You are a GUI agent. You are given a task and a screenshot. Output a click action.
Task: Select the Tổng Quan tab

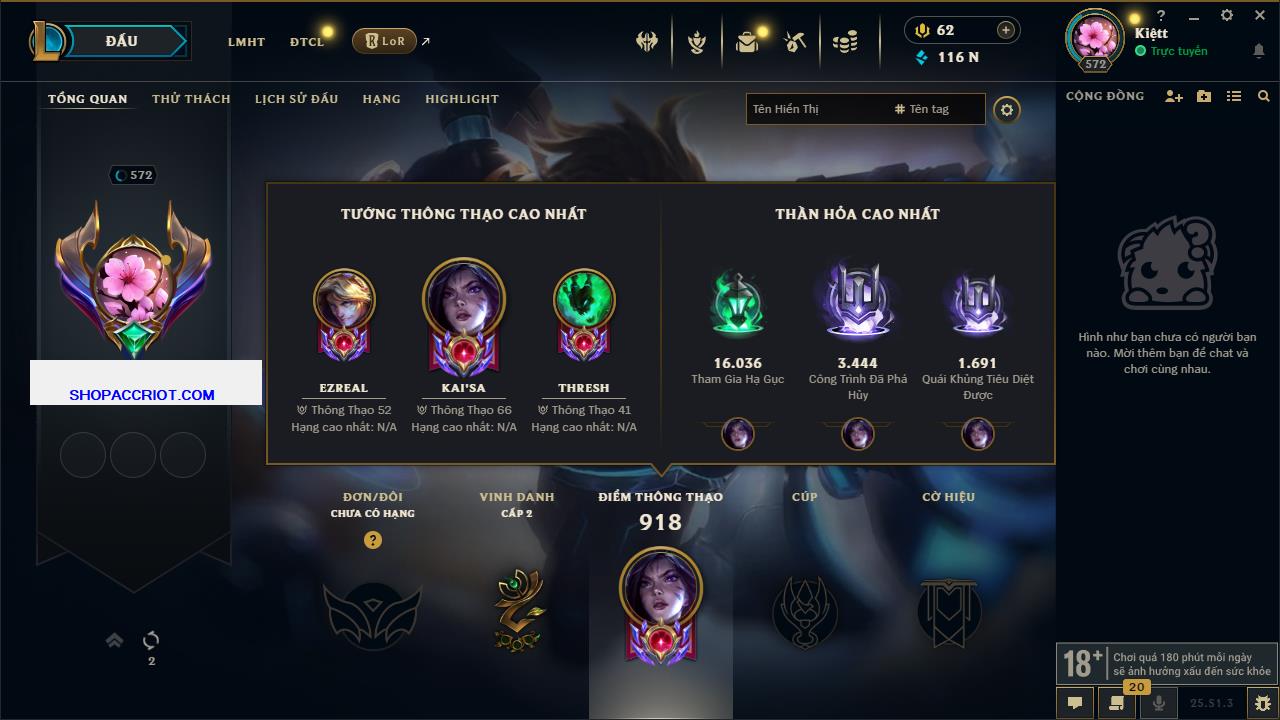[88, 99]
